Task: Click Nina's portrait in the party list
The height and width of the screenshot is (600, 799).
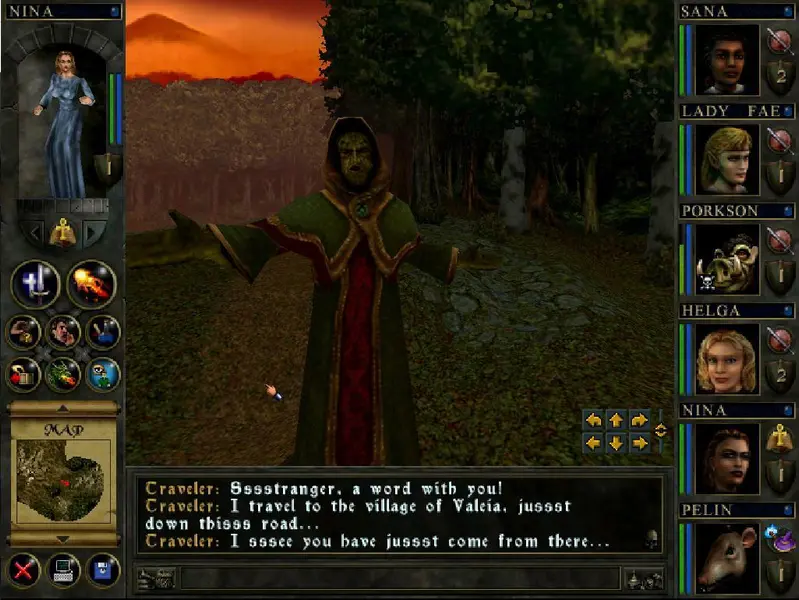Action: coord(728,459)
